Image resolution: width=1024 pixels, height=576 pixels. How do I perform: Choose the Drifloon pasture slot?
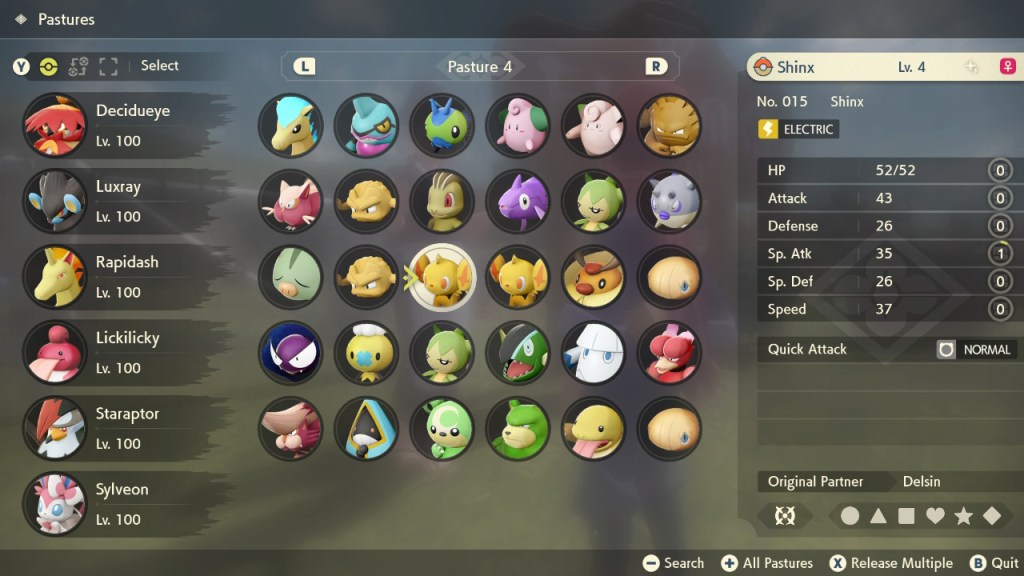[366, 352]
